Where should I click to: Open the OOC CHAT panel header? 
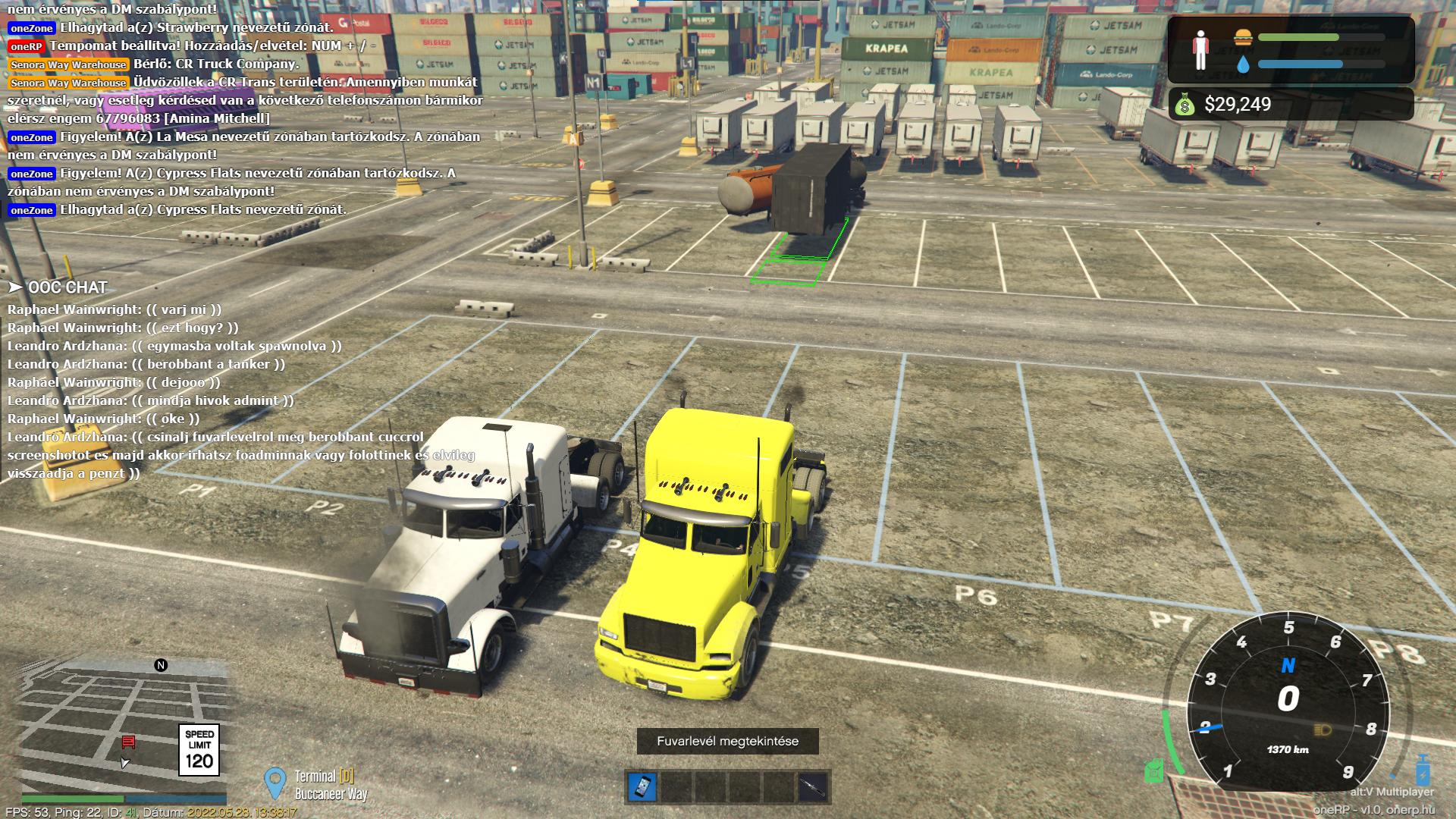[58, 287]
